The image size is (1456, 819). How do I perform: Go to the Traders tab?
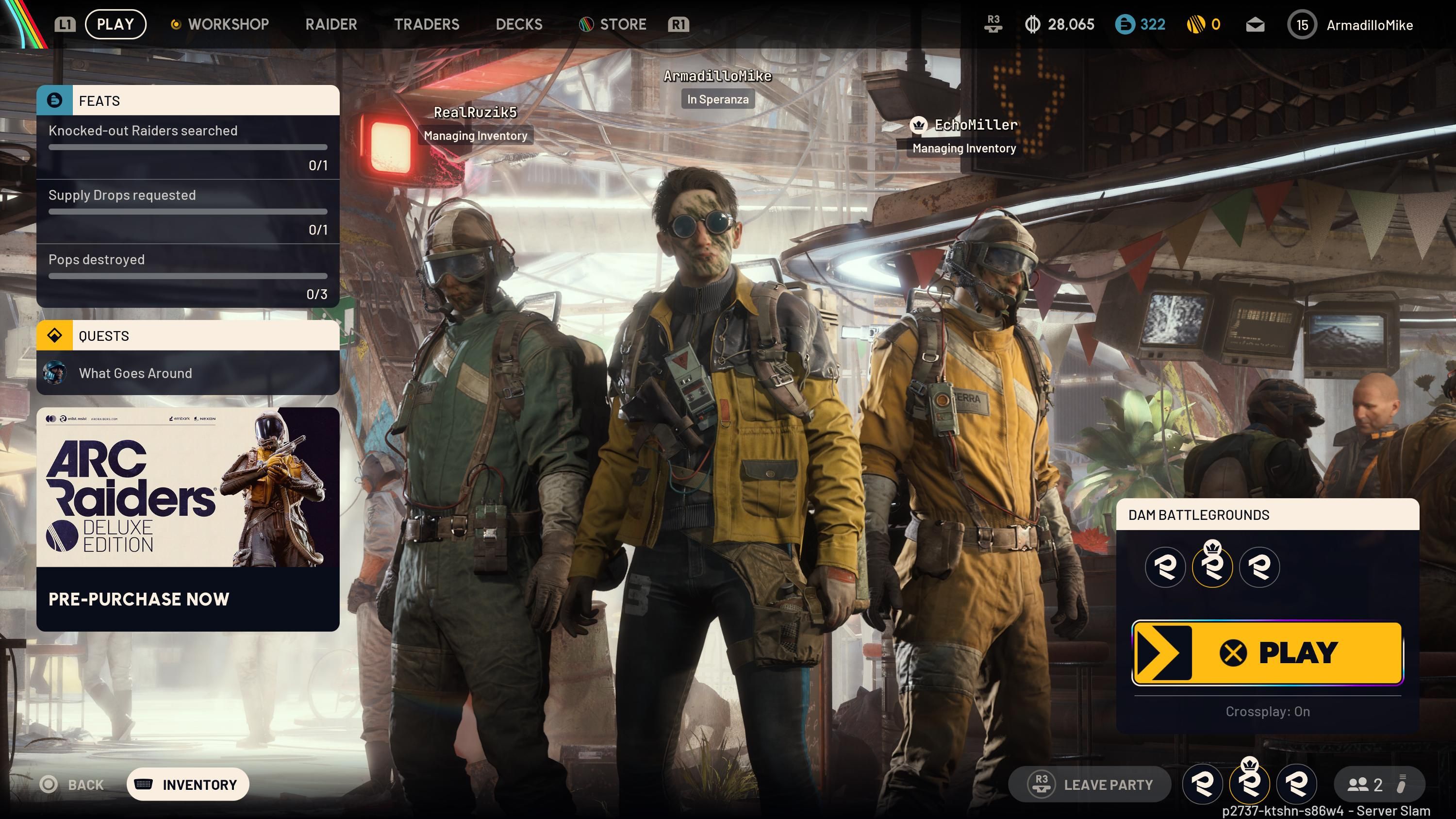(x=427, y=24)
